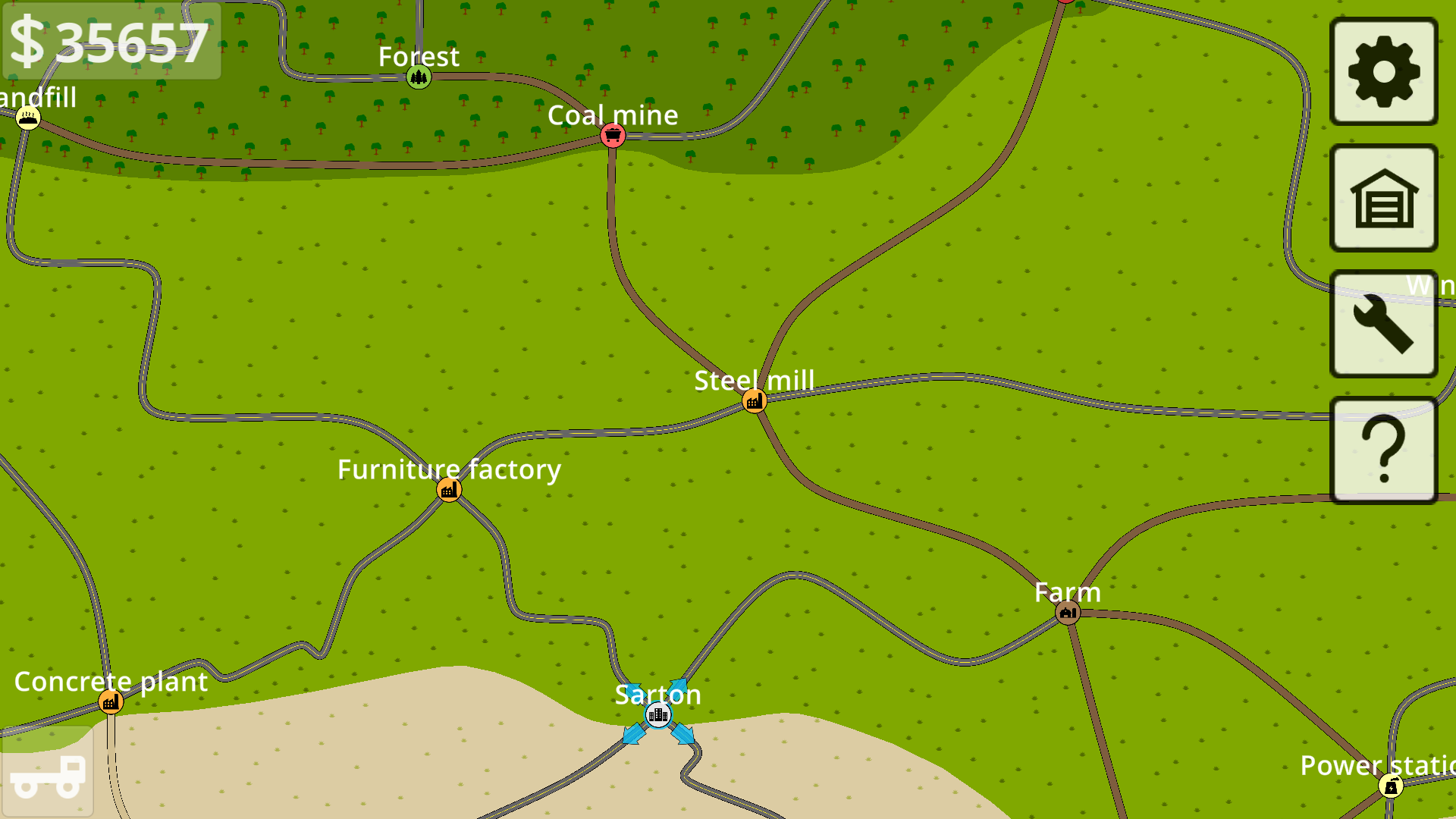Screen dimensions: 1456x819
Task: Select the Steel mill factory icon
Action: click(x=753, y=400)
